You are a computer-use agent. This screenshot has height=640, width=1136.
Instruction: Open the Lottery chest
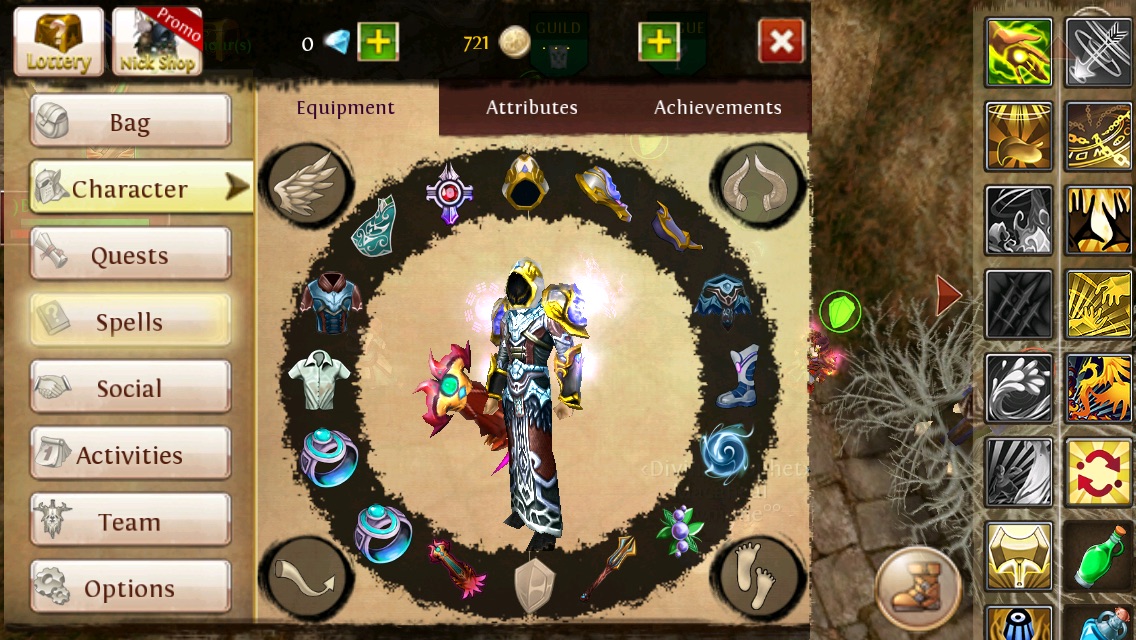(58, 42)
